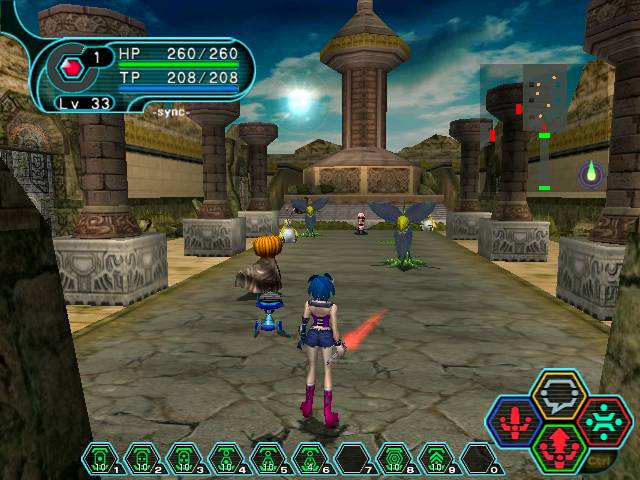
Task: Use the item in hotbar slot 6
Action: point(310,459)
